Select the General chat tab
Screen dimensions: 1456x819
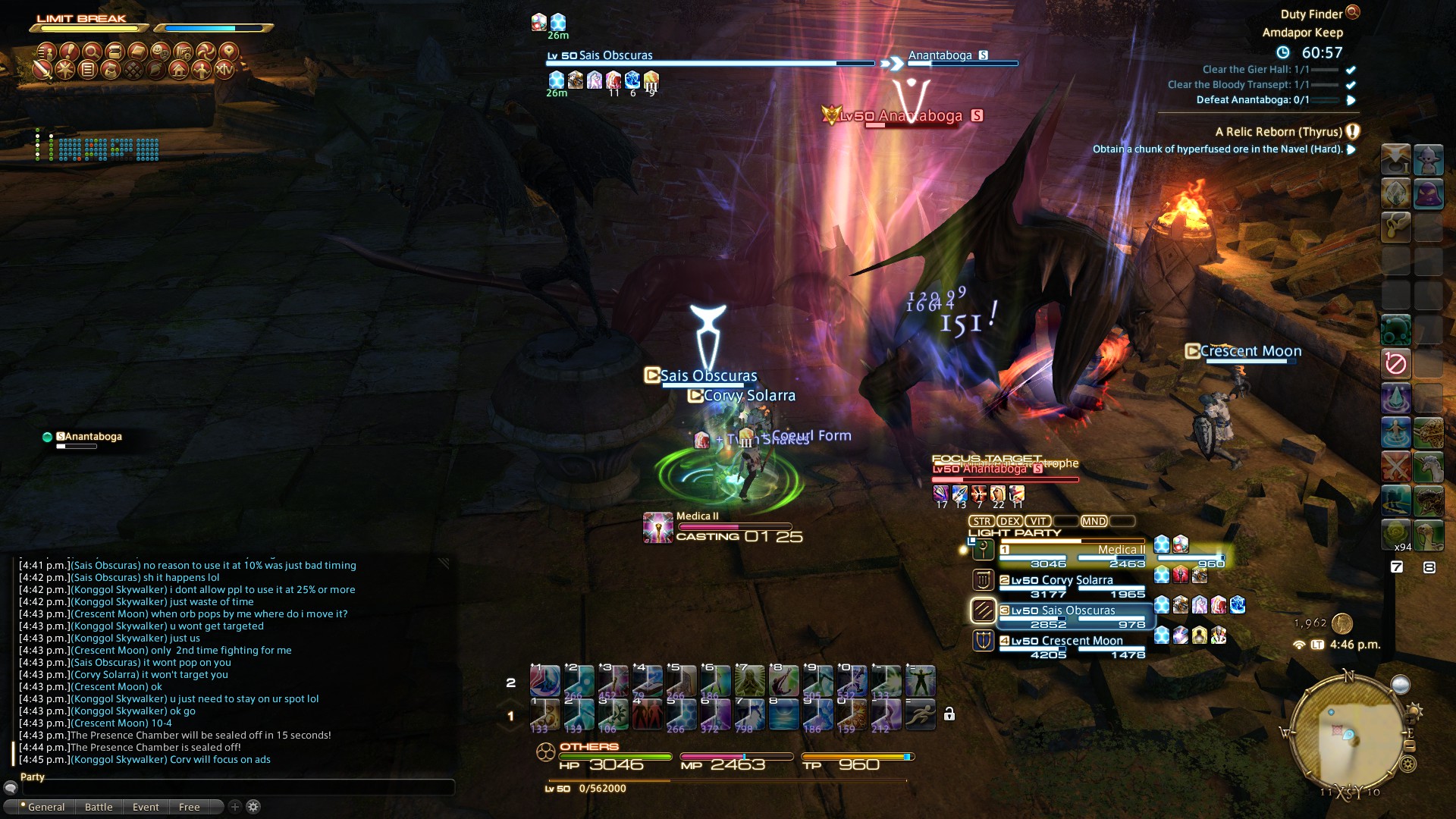click(x=45, y=807)
